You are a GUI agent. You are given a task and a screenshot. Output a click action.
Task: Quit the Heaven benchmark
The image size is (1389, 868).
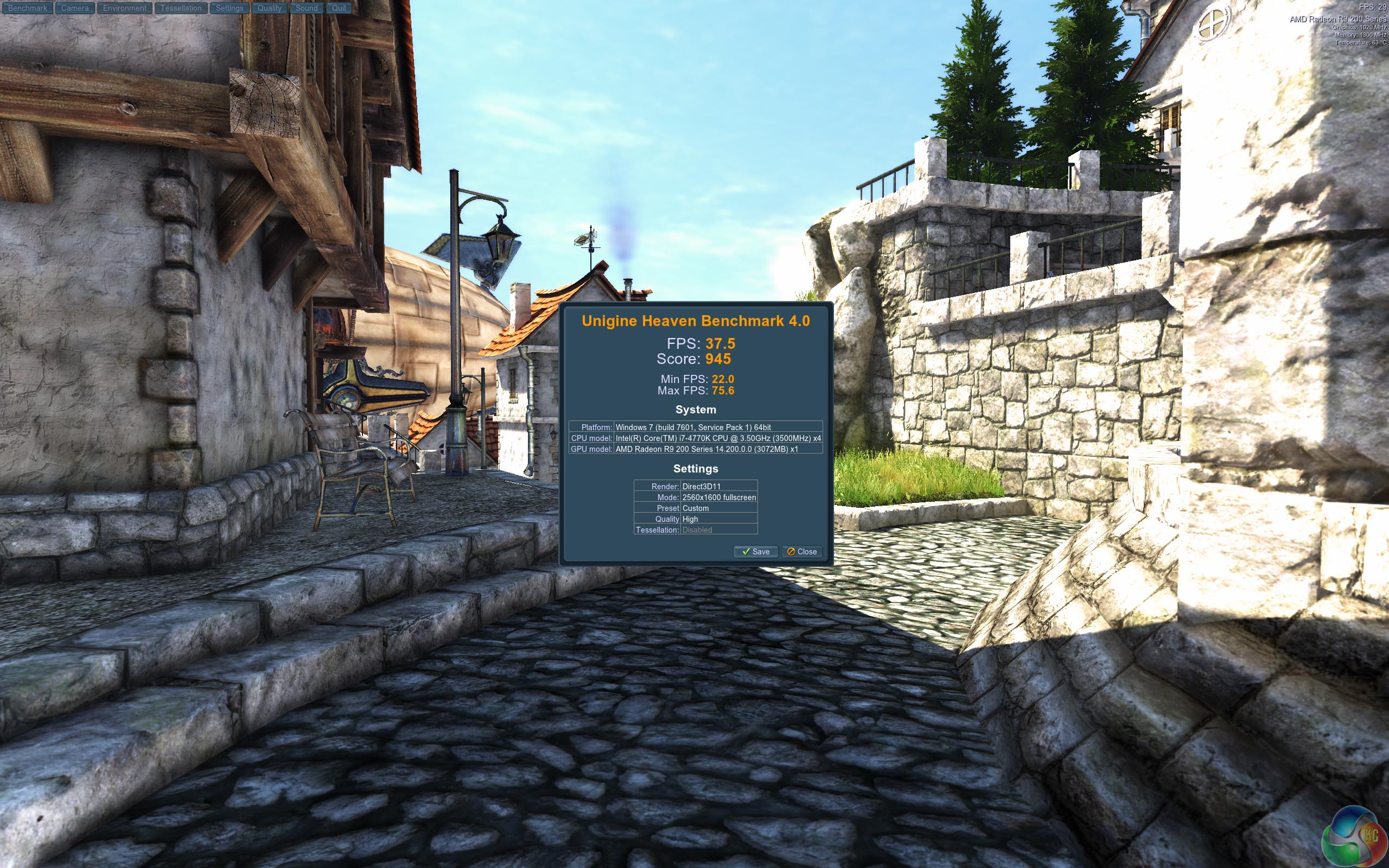[x=339, y=8]
